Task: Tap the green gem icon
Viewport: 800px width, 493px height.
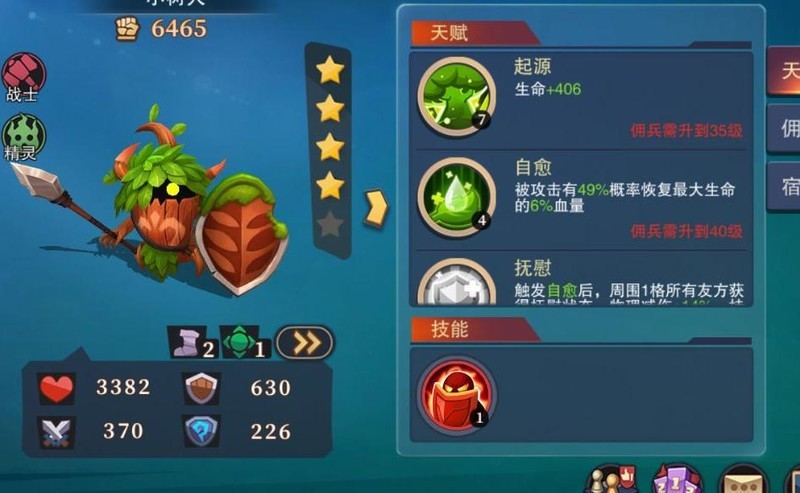Action: [241, 343]
